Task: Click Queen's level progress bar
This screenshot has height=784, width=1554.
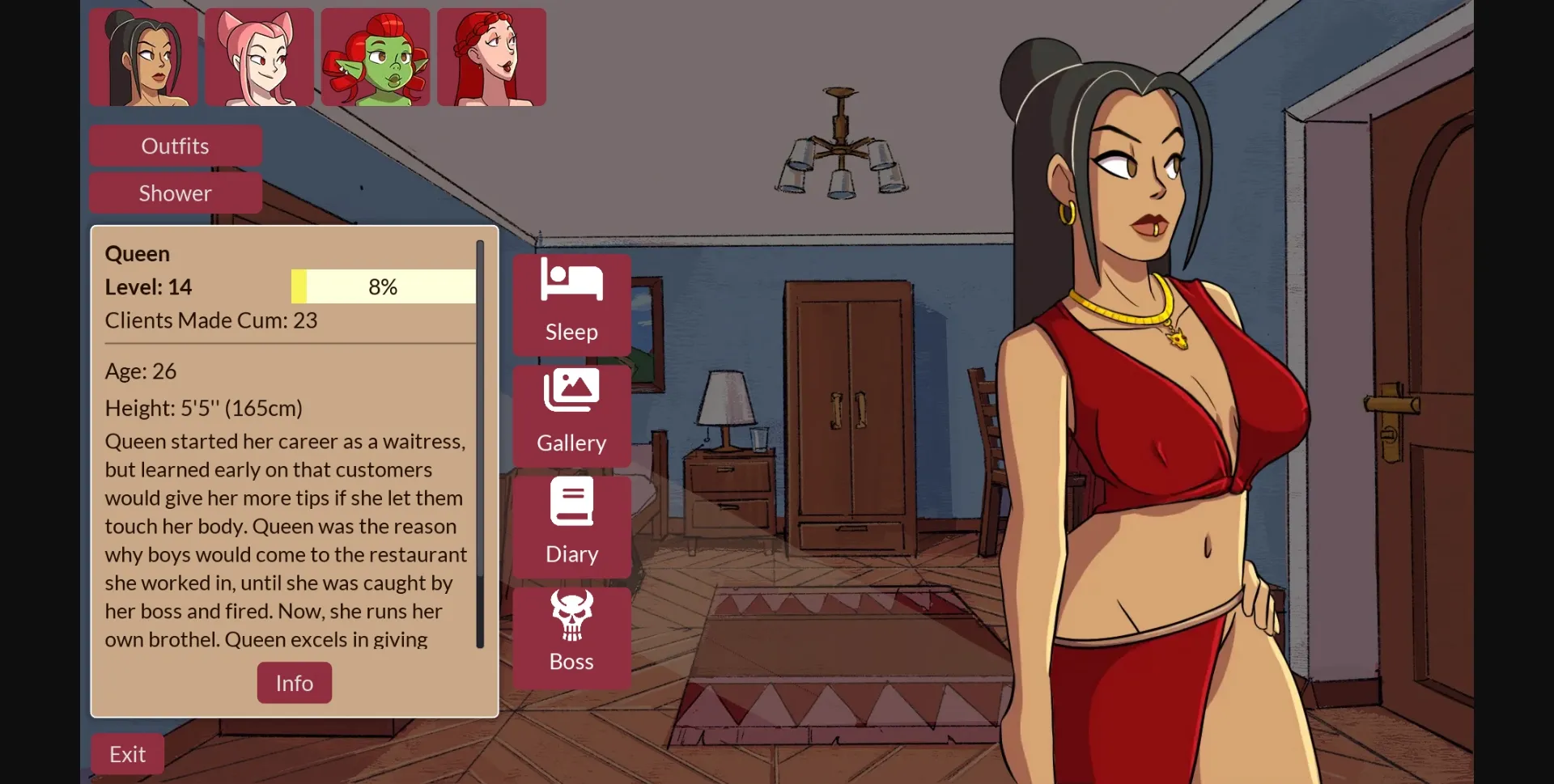Action: point(382,286)
